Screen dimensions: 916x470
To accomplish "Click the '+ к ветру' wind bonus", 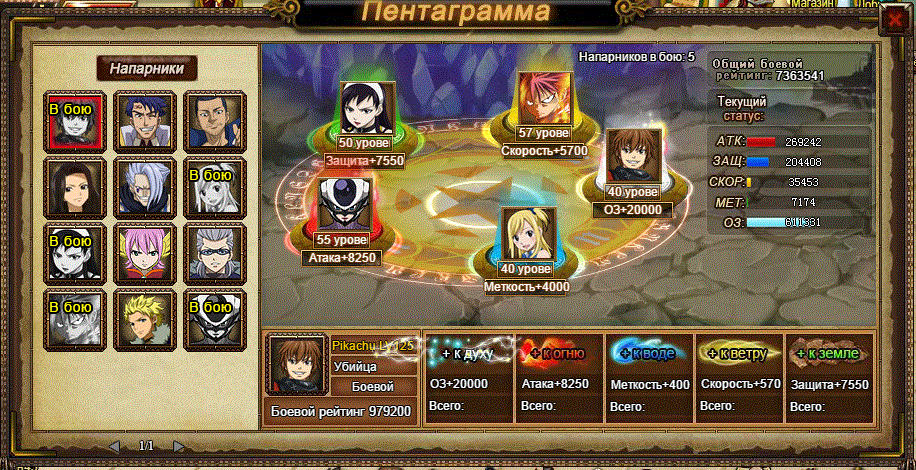I will point(739,353).
